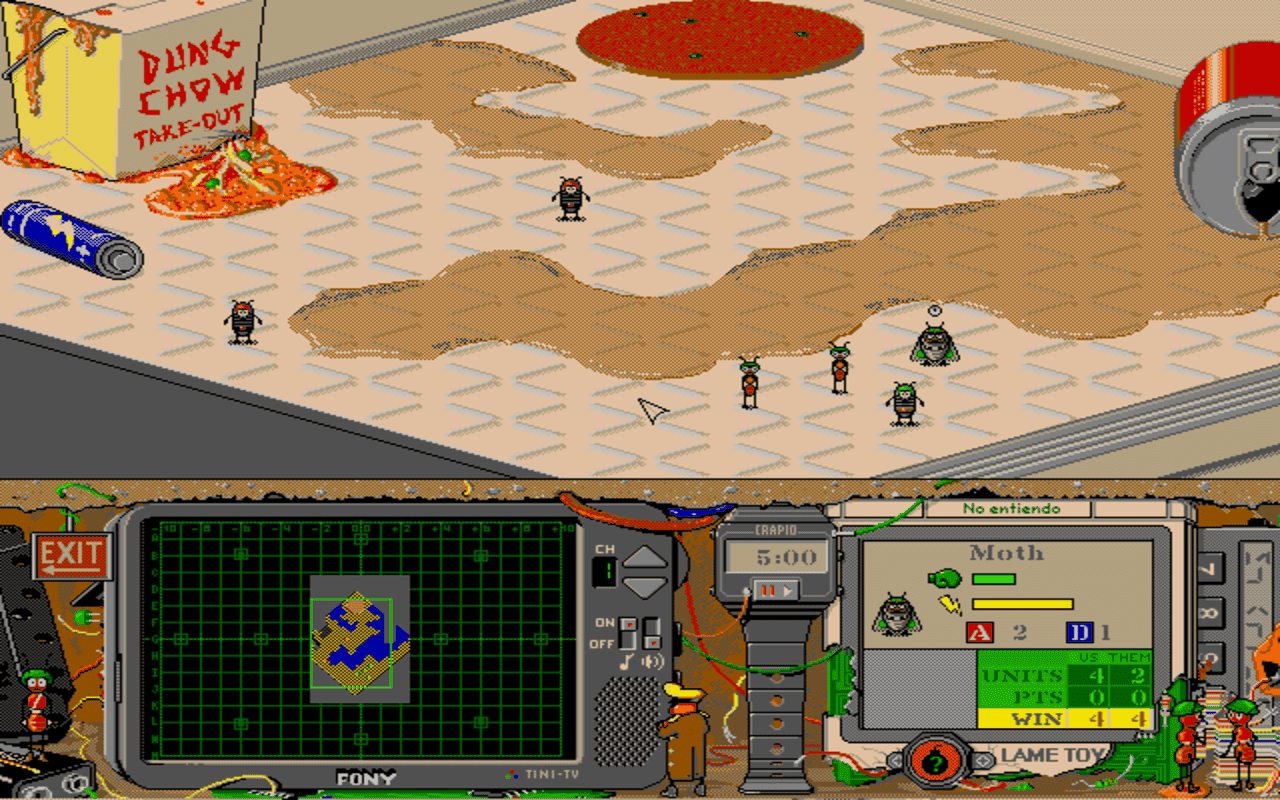Select the boxing glove strength icon
This screenshot has width=1280, height=800.
click(944, 578)
